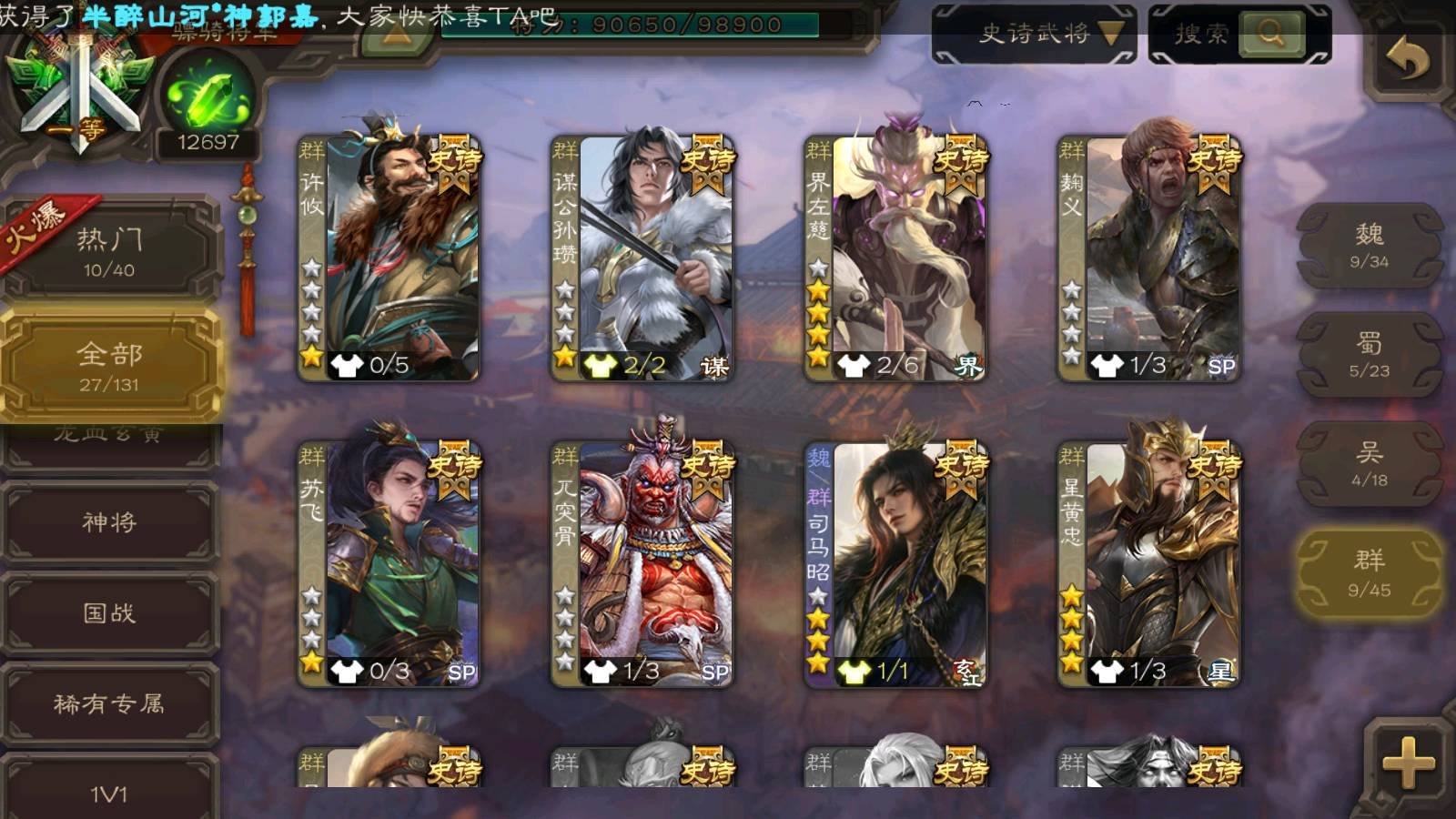Select the 全部 category tab
This screenshot has width=1456, height=819.
pos(109,366)
